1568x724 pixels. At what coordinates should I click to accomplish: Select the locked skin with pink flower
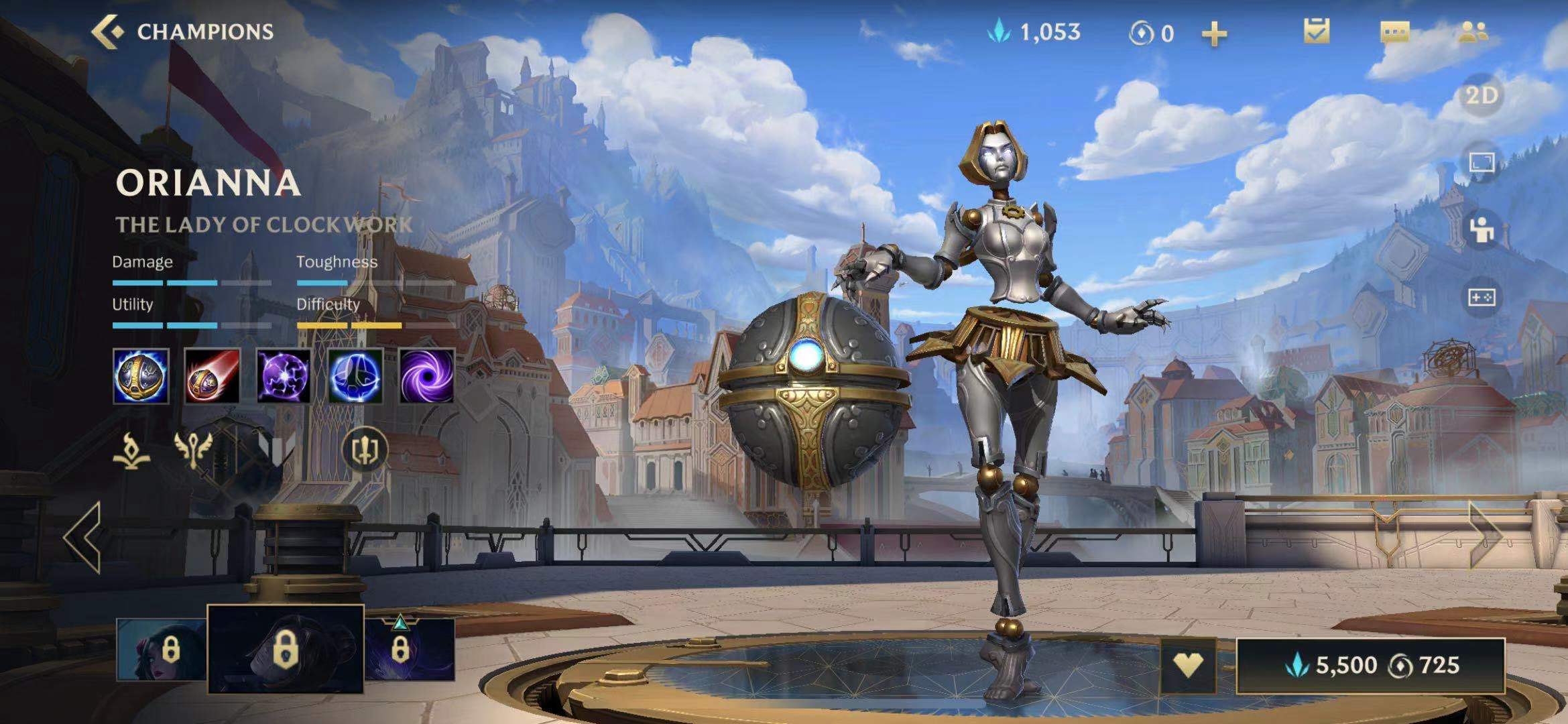pos(161,650)
